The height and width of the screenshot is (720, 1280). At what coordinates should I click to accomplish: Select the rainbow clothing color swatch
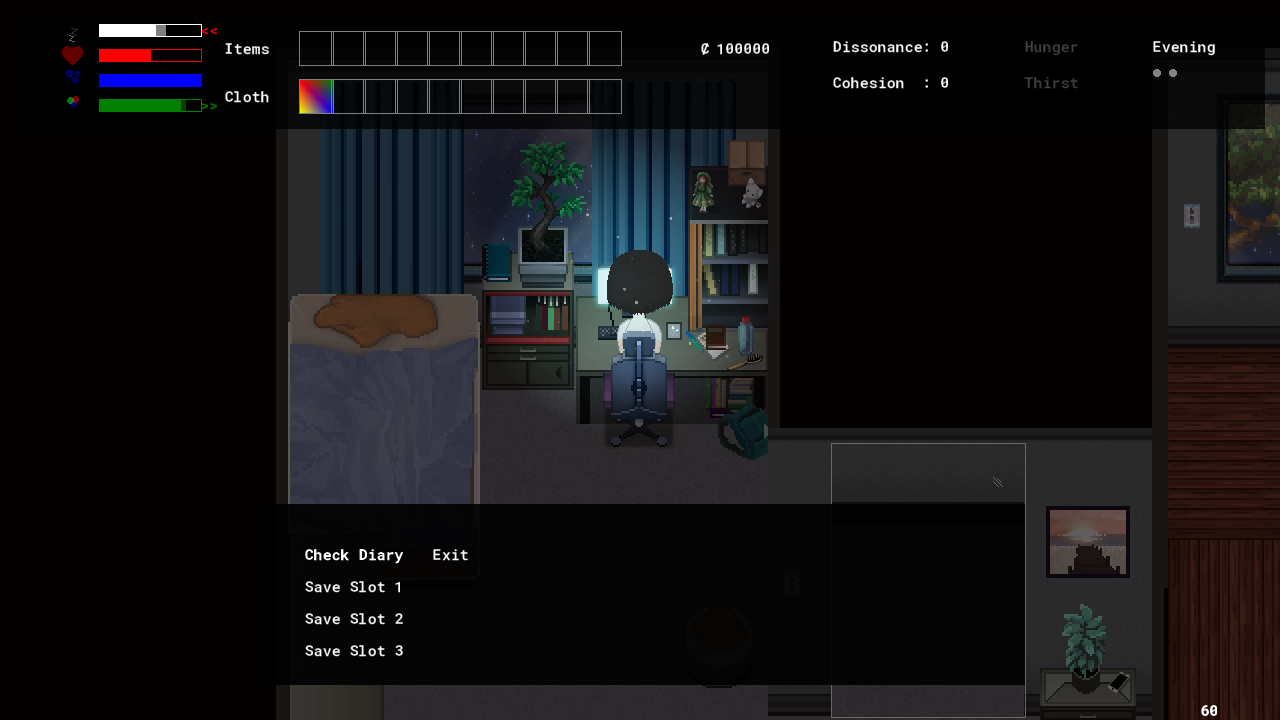coord(316,96)
